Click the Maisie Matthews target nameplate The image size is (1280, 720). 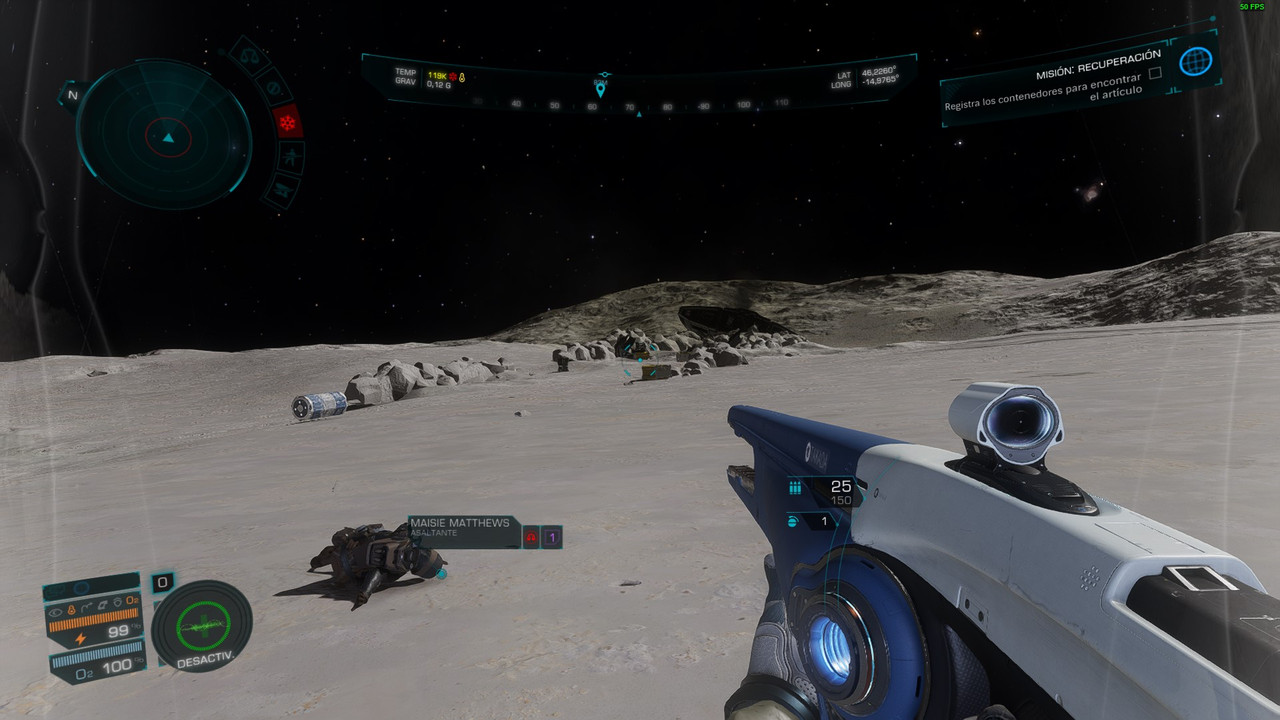[x=459, y=528]
